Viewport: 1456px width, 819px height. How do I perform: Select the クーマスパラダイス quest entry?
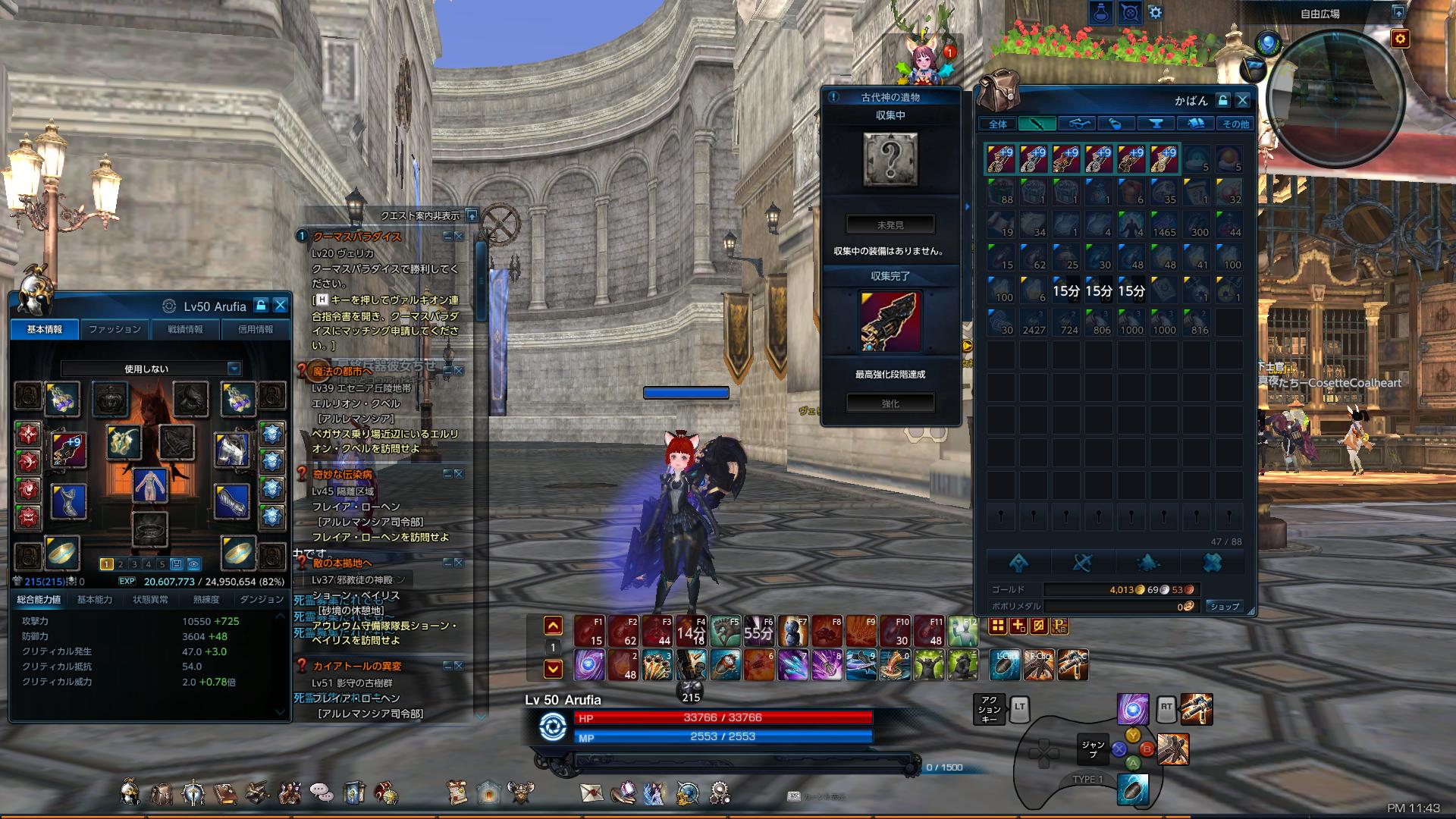(357, 237)
